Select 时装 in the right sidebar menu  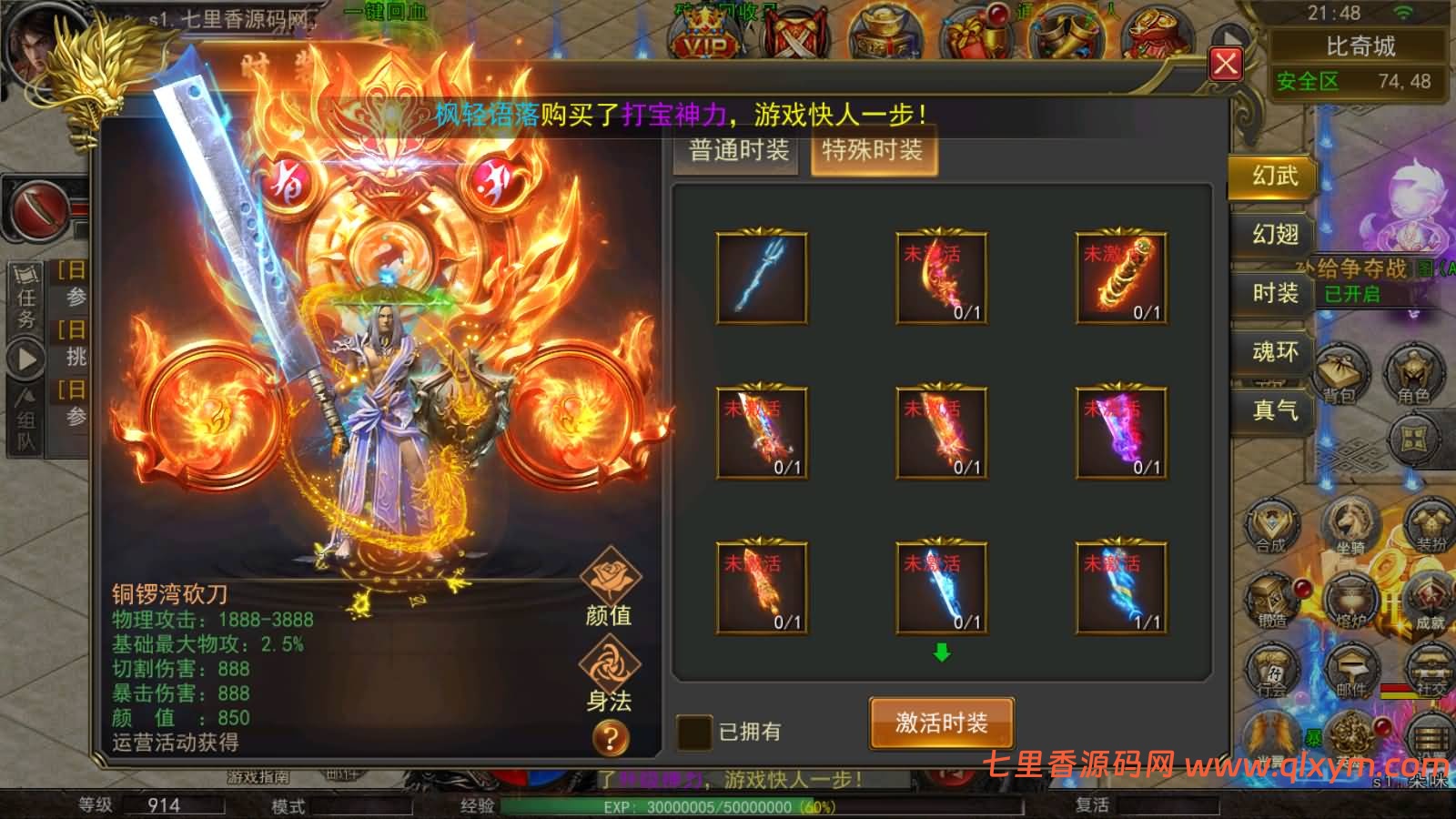coord(1273,294)
